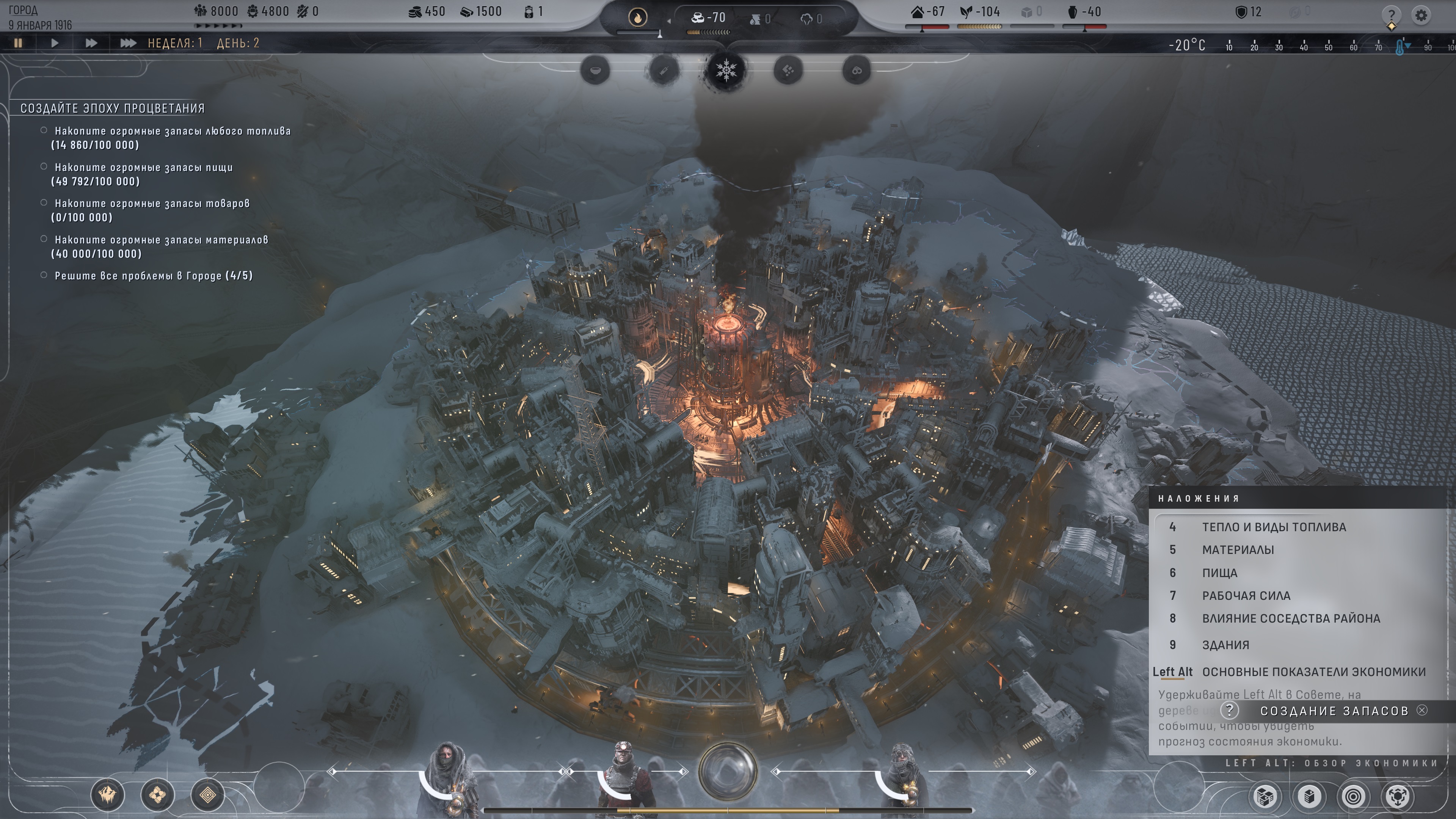Switch to double fast-forward speed
This screenshot has height=819, width=1456.
[x=91, y=43]
